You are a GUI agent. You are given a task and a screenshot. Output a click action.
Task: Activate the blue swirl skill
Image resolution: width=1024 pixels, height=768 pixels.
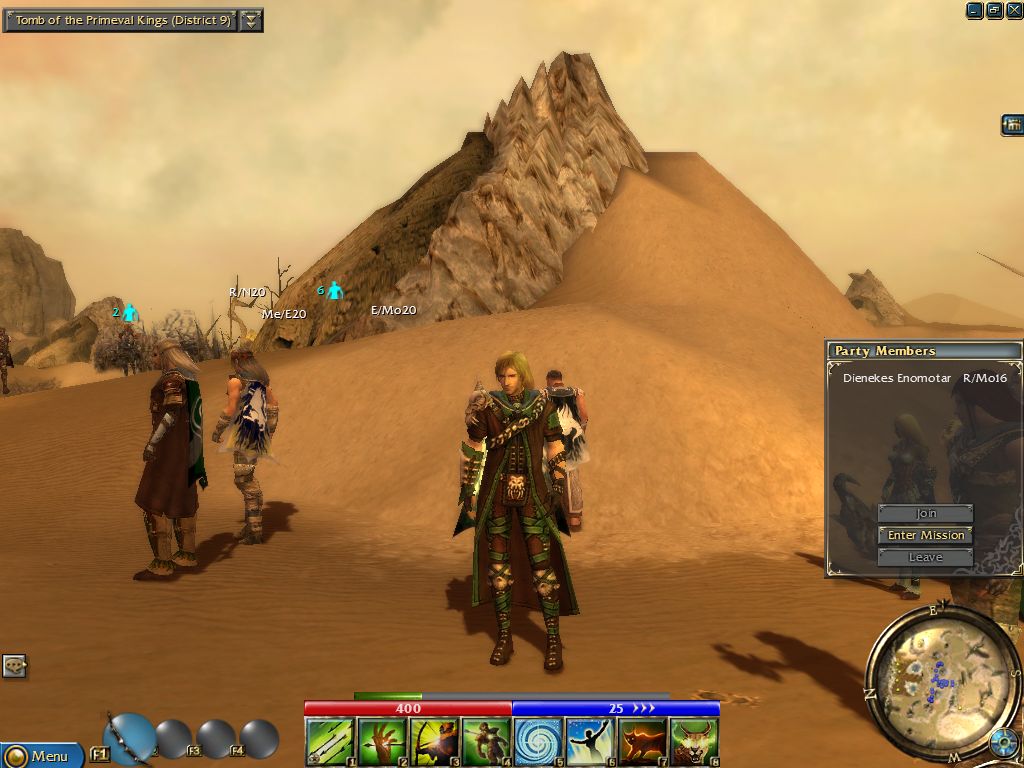click(538, 742)
